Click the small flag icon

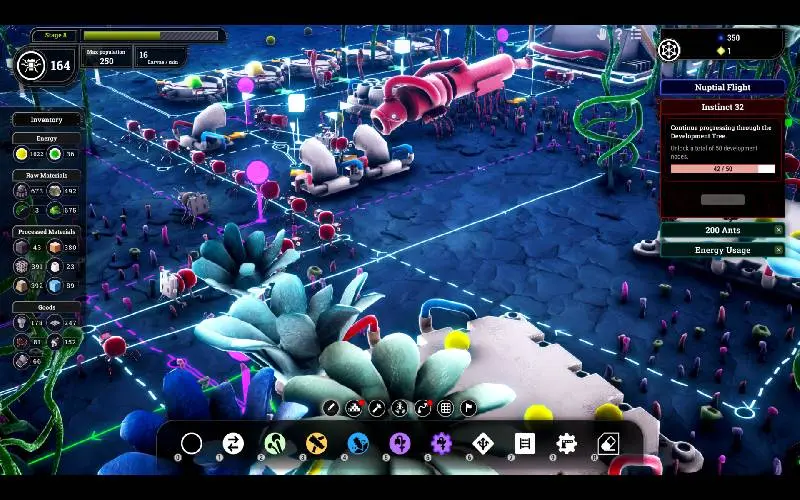(468, 408)
